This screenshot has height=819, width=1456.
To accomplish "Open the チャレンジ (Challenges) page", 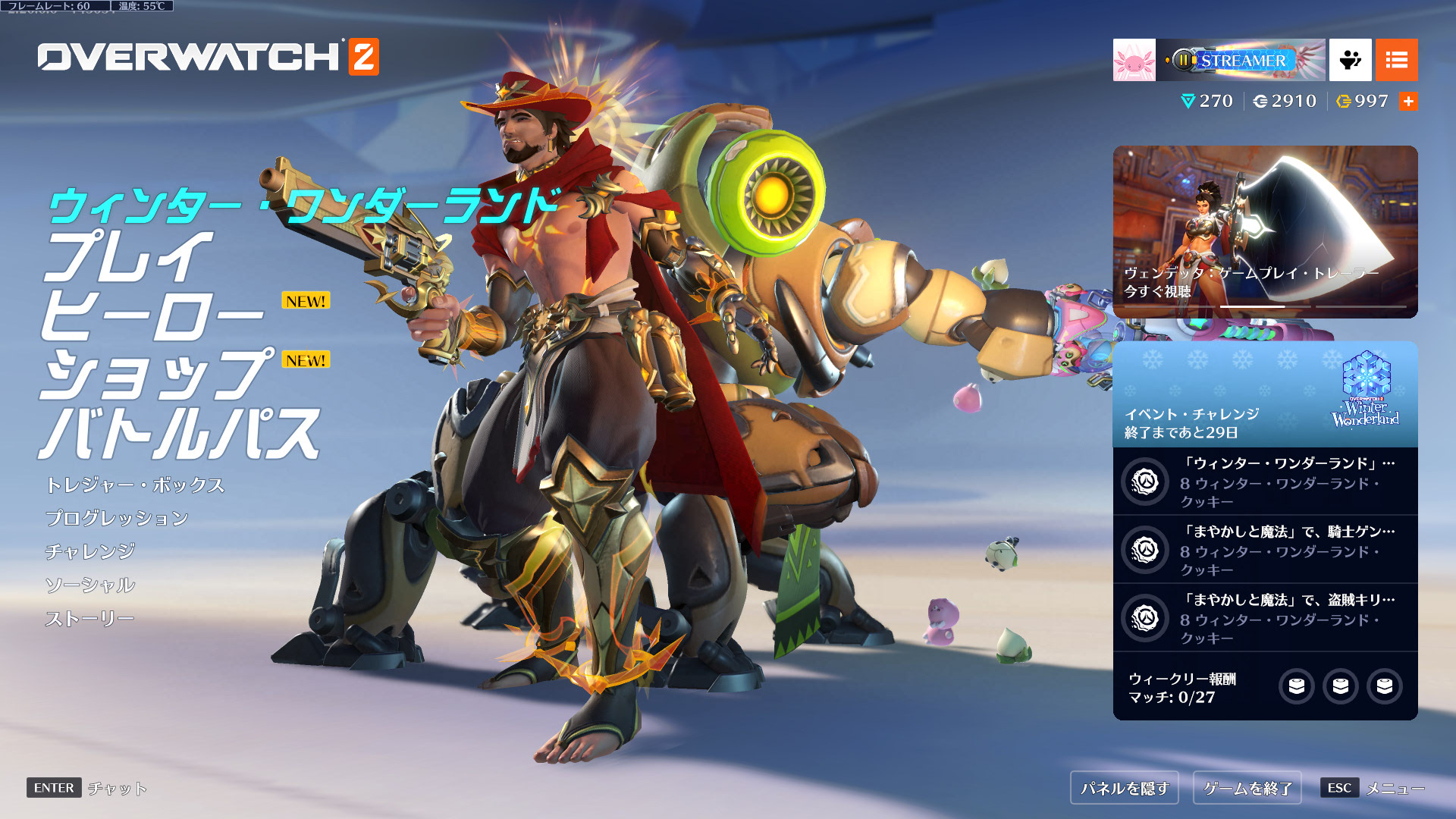I will [90, 552].
